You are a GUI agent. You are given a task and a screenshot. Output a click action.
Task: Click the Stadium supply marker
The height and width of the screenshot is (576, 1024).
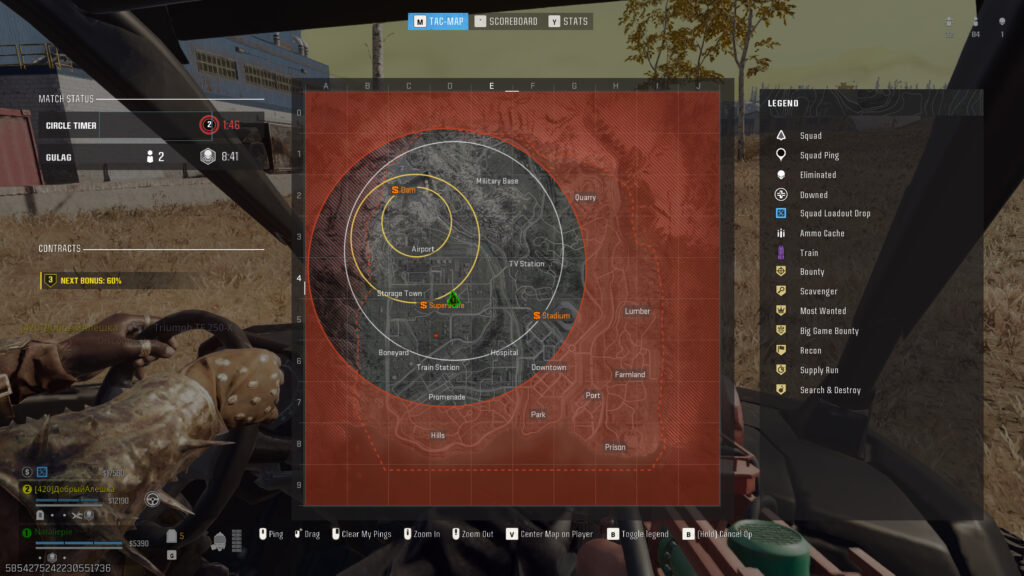(551, 316)
